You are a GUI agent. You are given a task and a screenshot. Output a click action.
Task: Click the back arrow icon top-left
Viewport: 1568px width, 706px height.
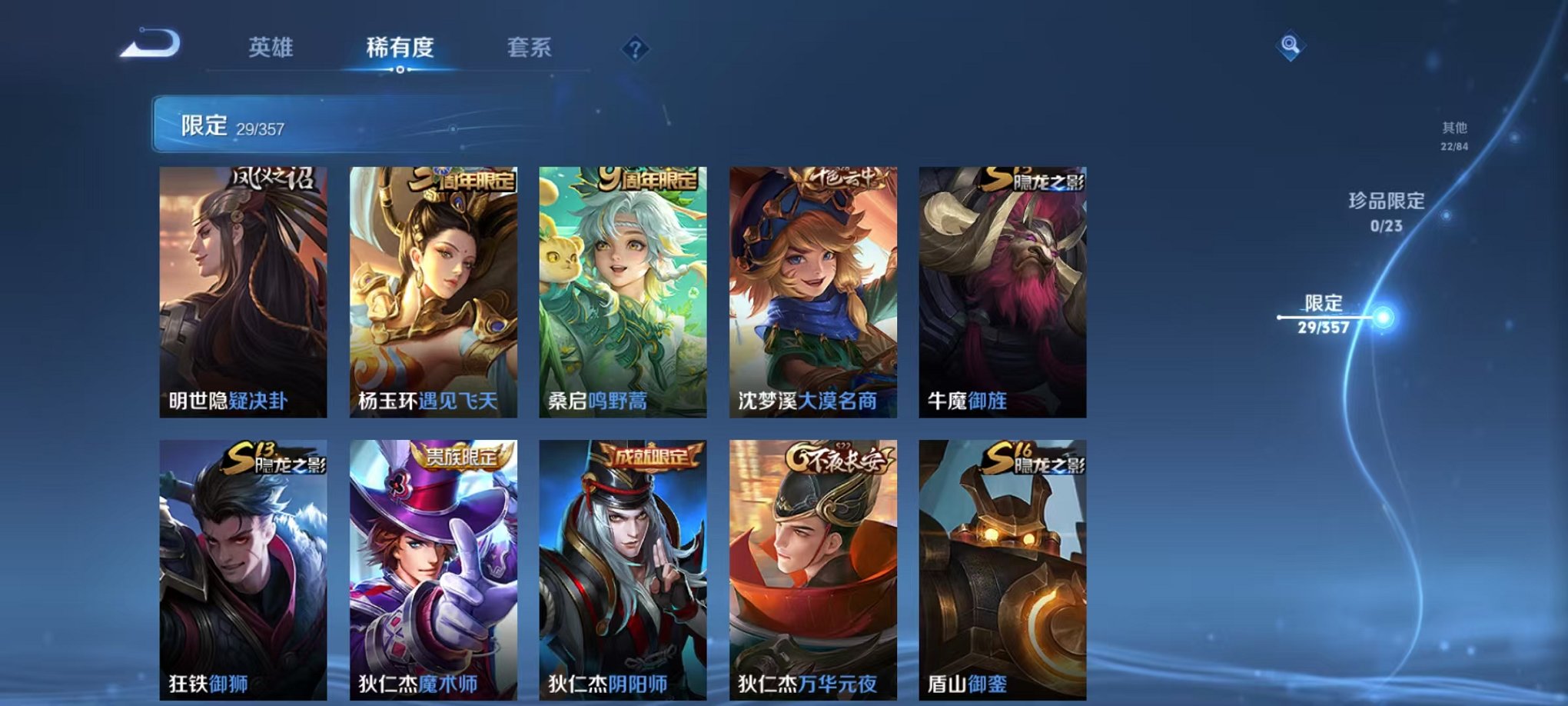tap(152, 48)
